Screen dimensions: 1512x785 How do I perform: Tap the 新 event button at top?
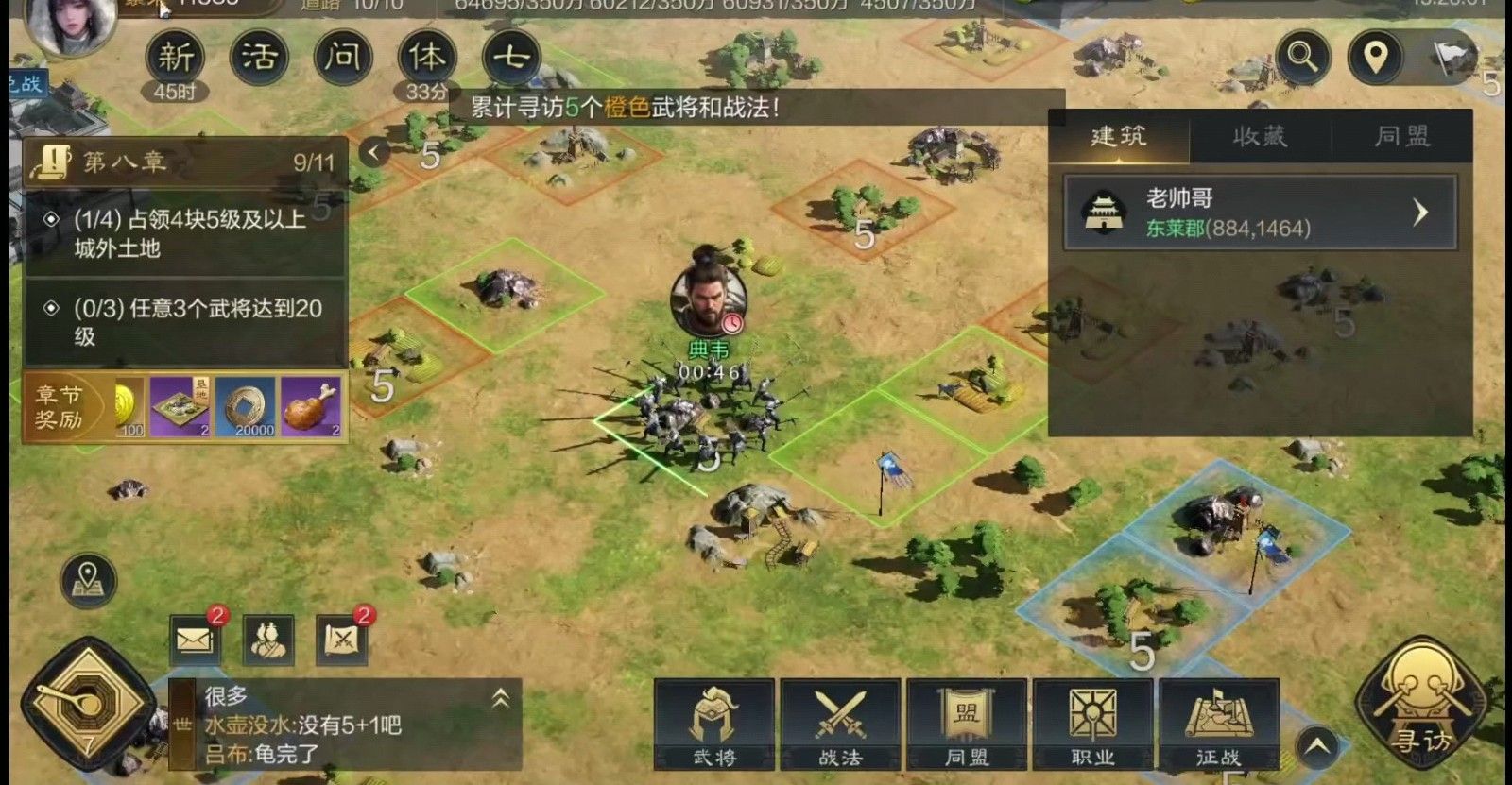[x=174, y=57]
